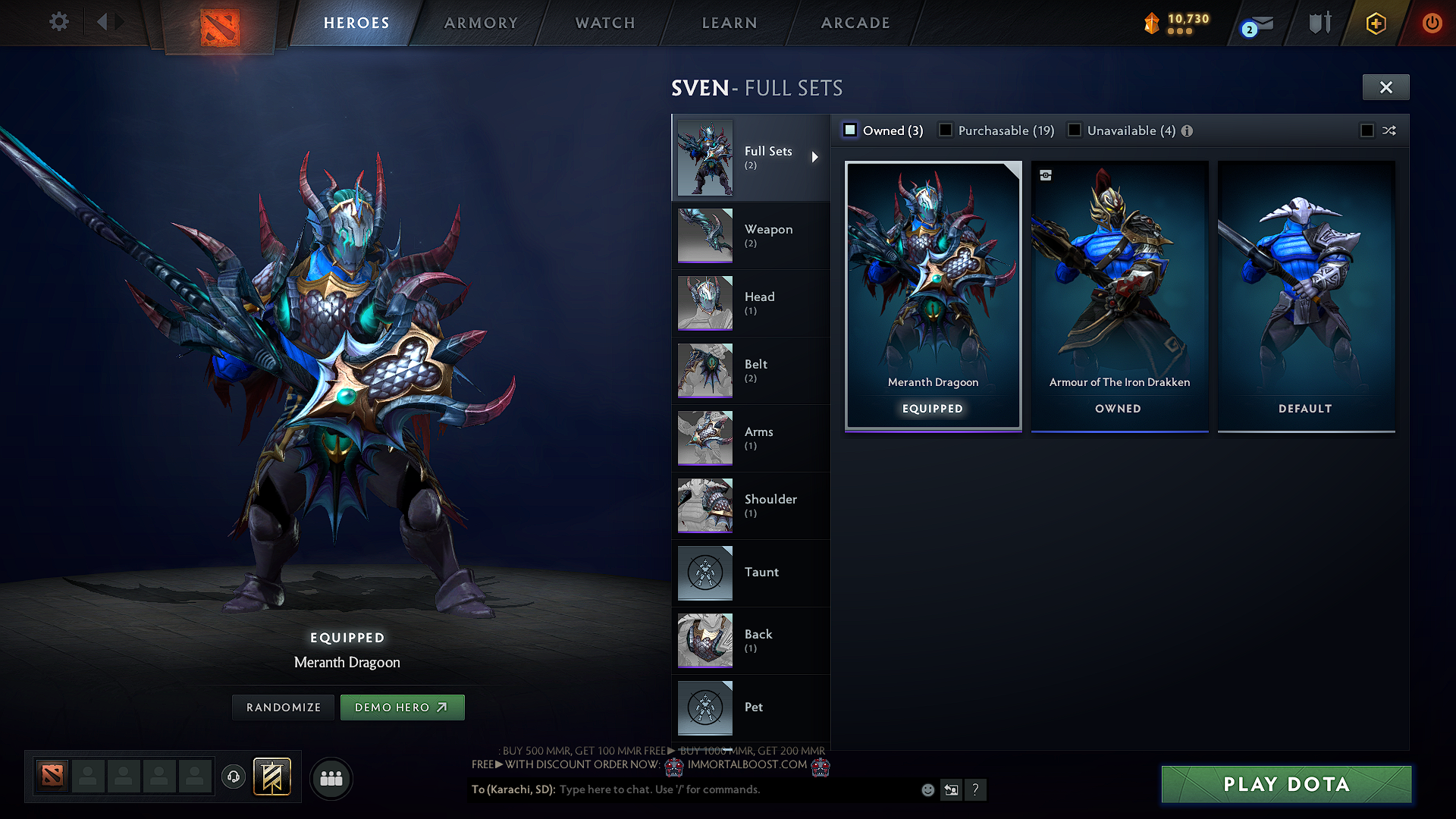This screenshot has height=819, width=1456.
Task: Toggle the Owned filter checkbox
Action: pos(850,130)
